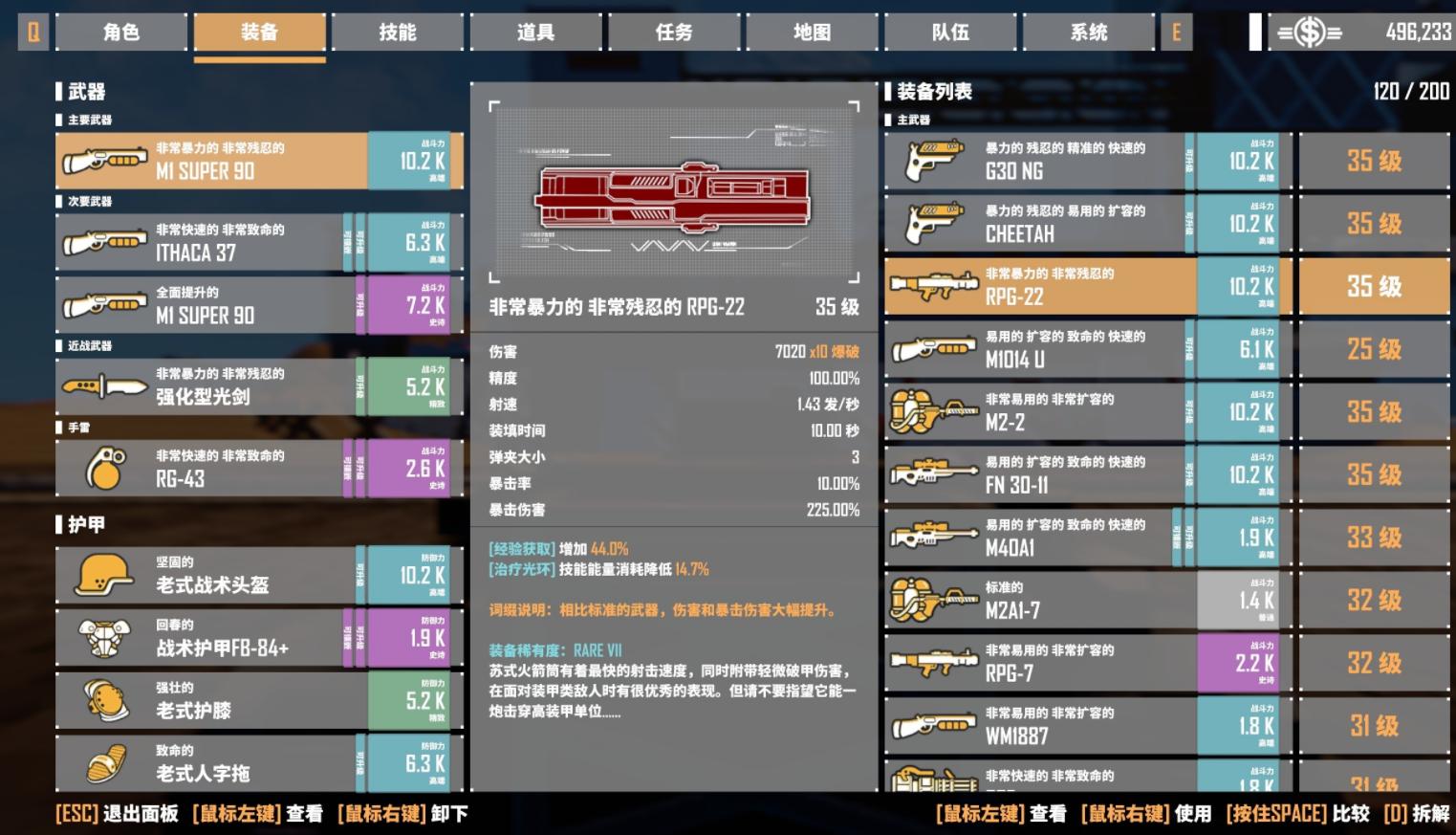Click the RG-43 grenade icon
The width and height of the screenshot is (1456, 835).
(x=105, y=468)
